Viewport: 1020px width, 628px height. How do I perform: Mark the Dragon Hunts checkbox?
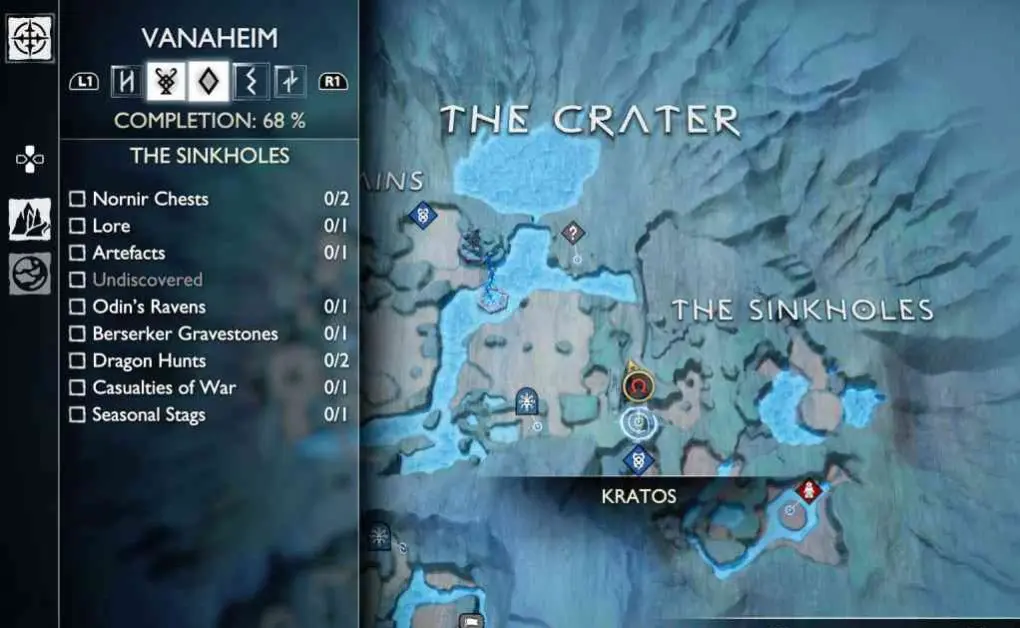coord(77,361)
